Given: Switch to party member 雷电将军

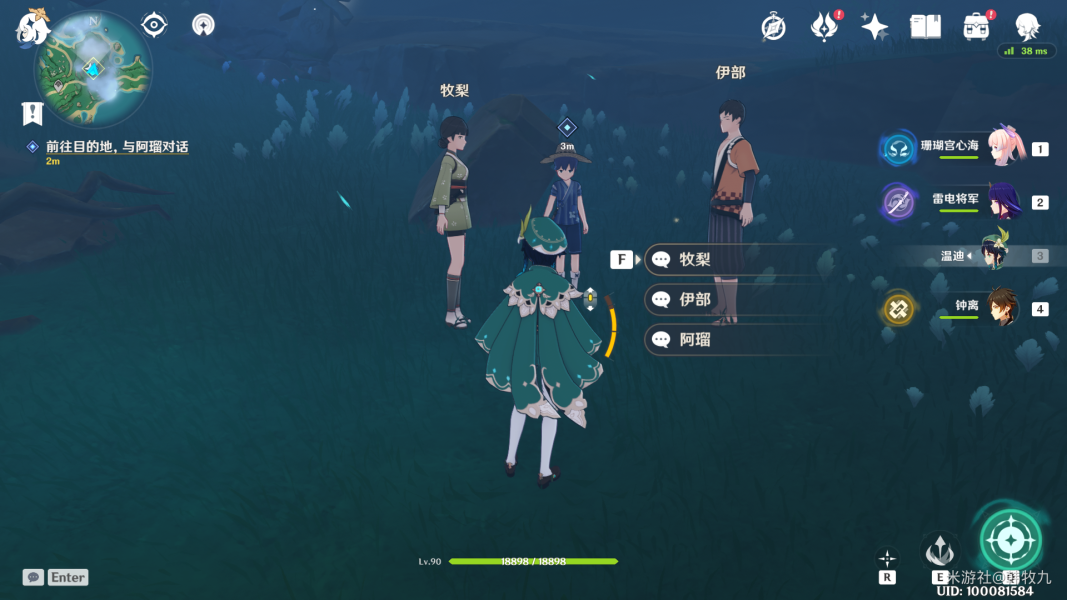Looking at the screenshot, I should 1001,202.
